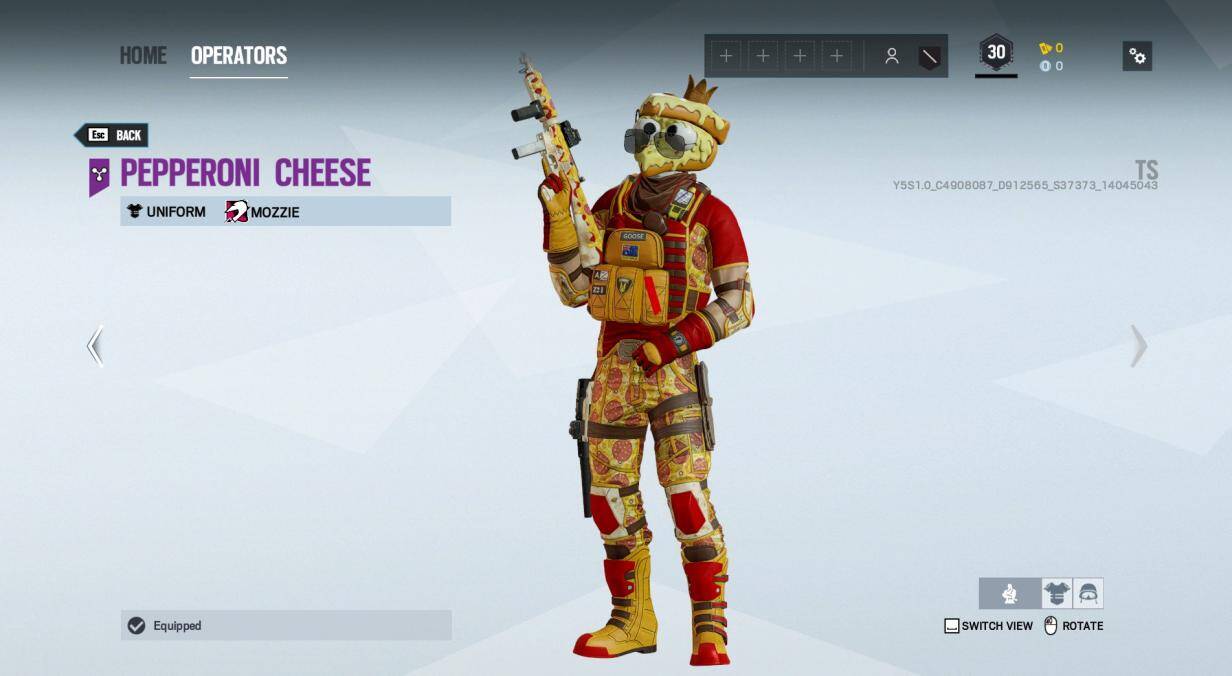Viewport: 1232px width, 676px height.
Task: Switch to full operator body view
Action: click(1010, 594)
